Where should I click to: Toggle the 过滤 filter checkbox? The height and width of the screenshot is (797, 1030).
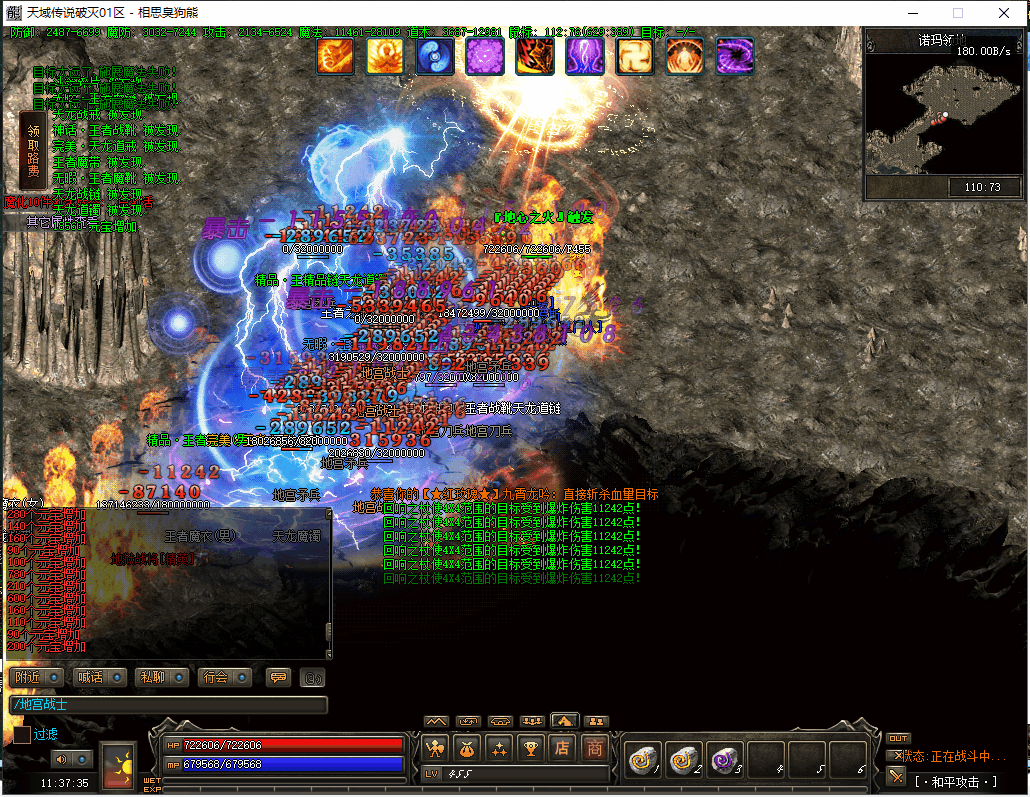point(22,735)
